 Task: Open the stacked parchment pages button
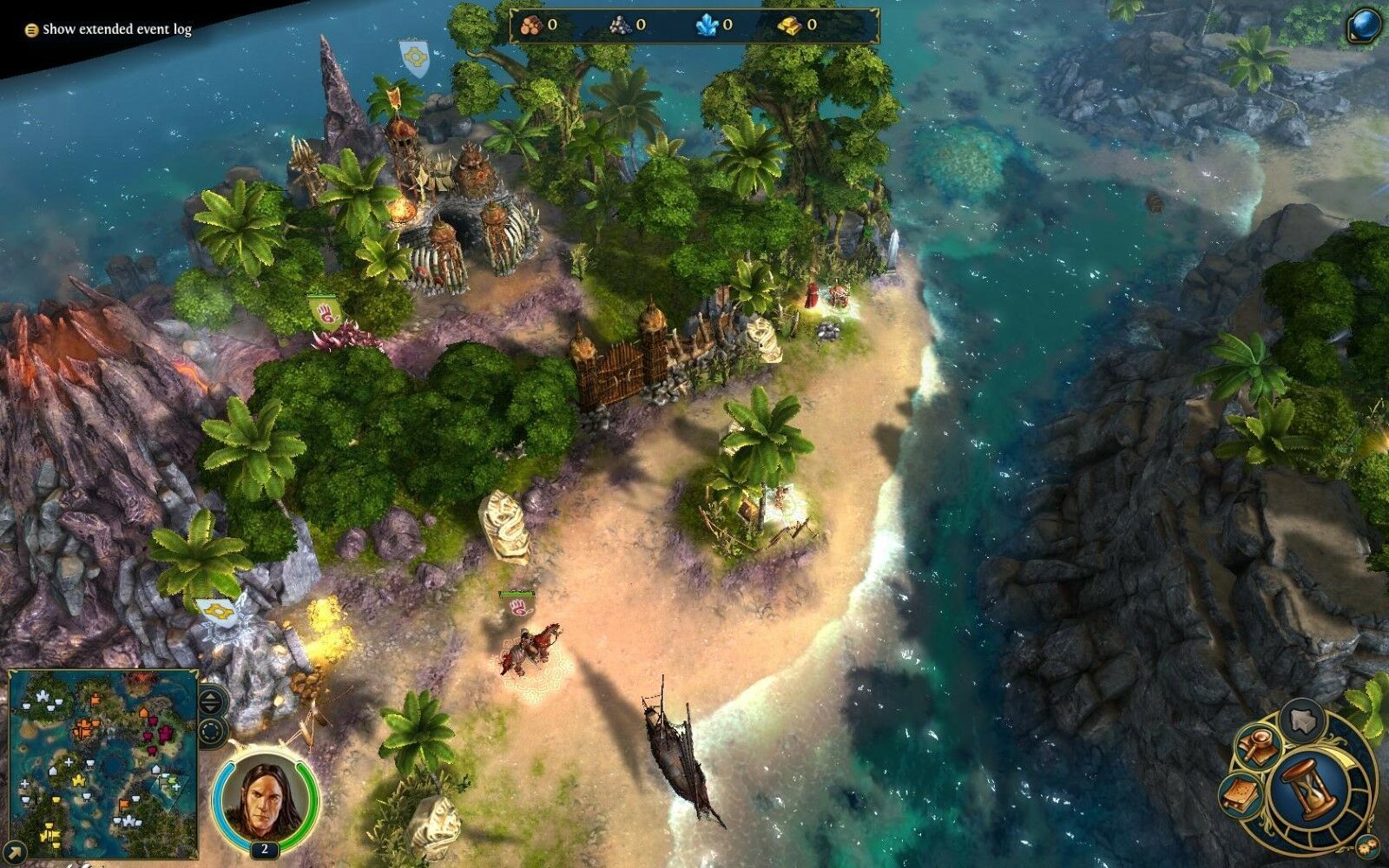pos(1241,792)
